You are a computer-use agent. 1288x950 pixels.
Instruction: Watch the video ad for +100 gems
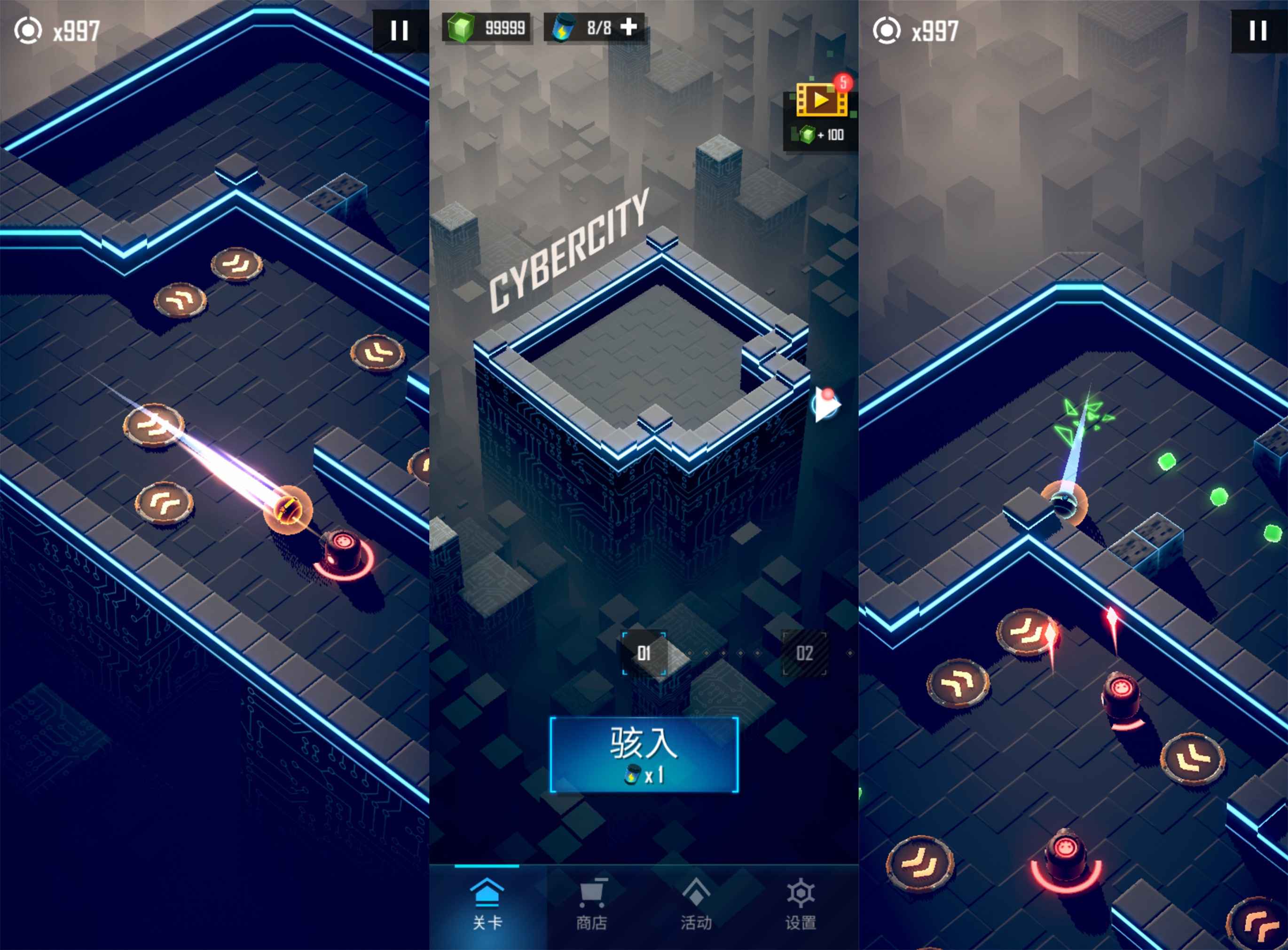tap(821, 112)
